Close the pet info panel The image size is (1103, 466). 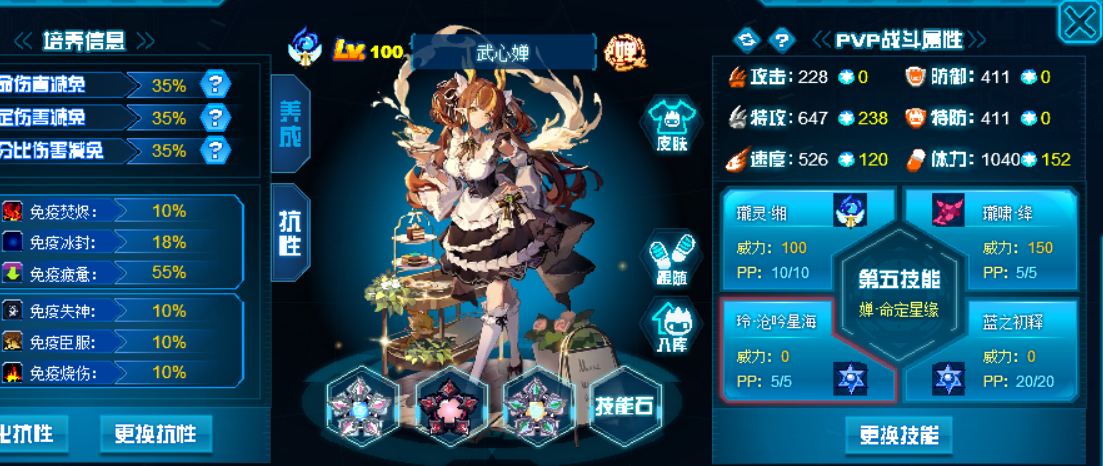point(1080,22)
